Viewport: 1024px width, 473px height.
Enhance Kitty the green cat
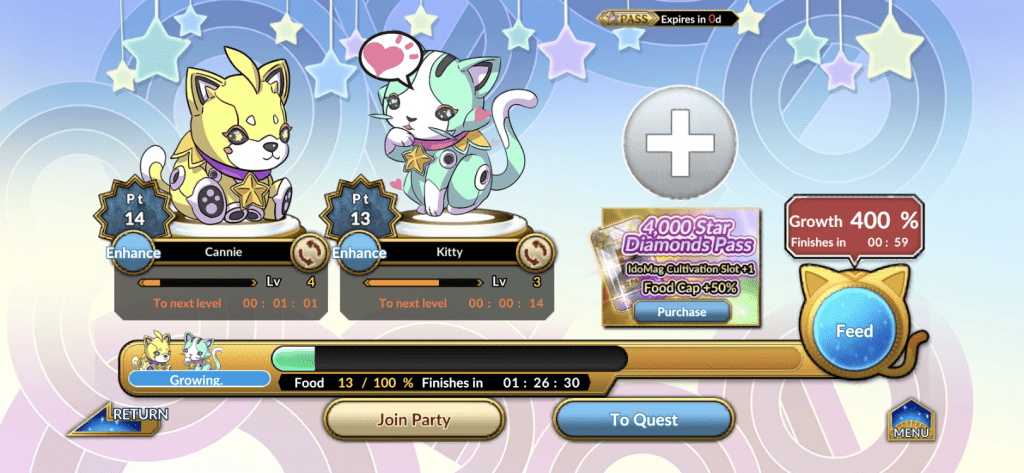coord(359,253)
